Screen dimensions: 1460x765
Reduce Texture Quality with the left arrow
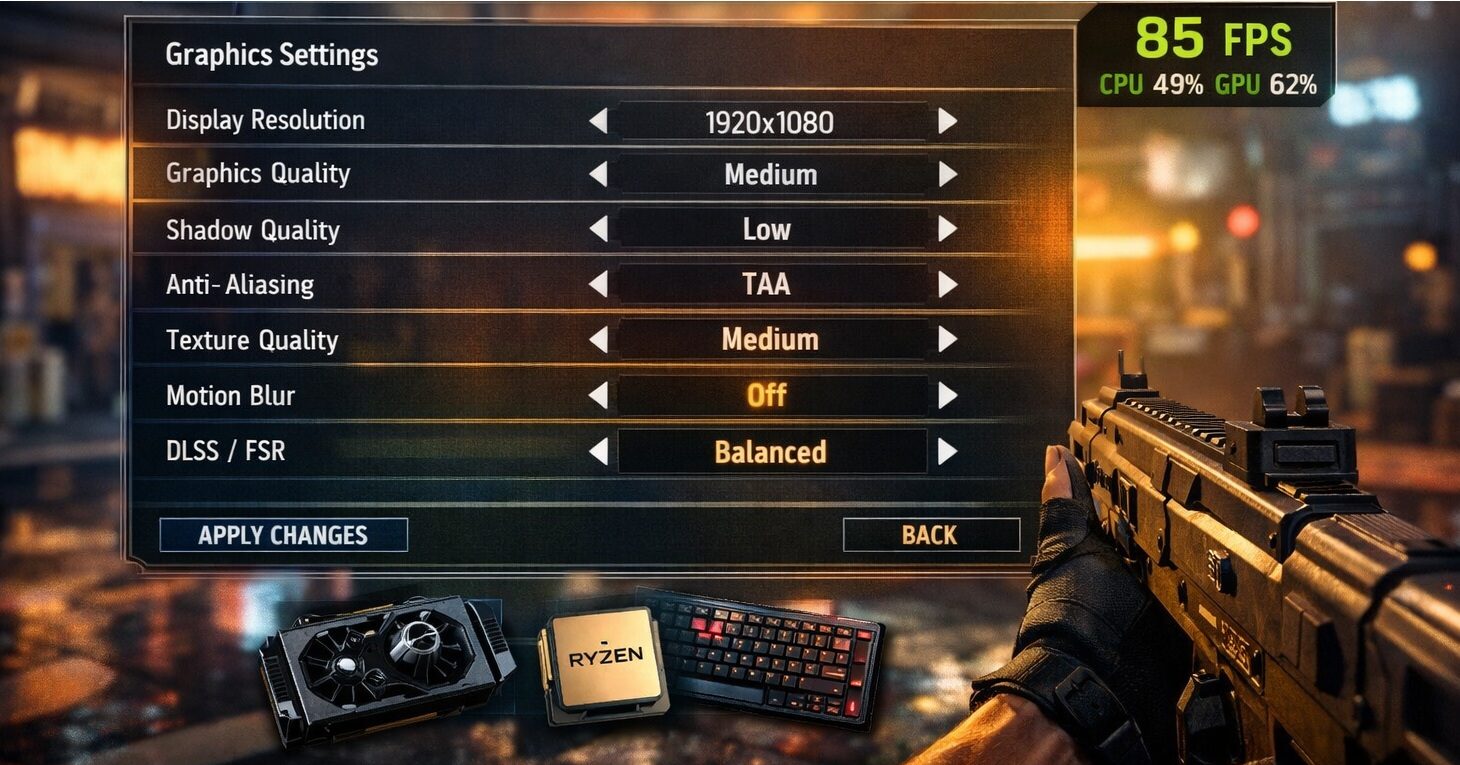(x=598, y=340)
